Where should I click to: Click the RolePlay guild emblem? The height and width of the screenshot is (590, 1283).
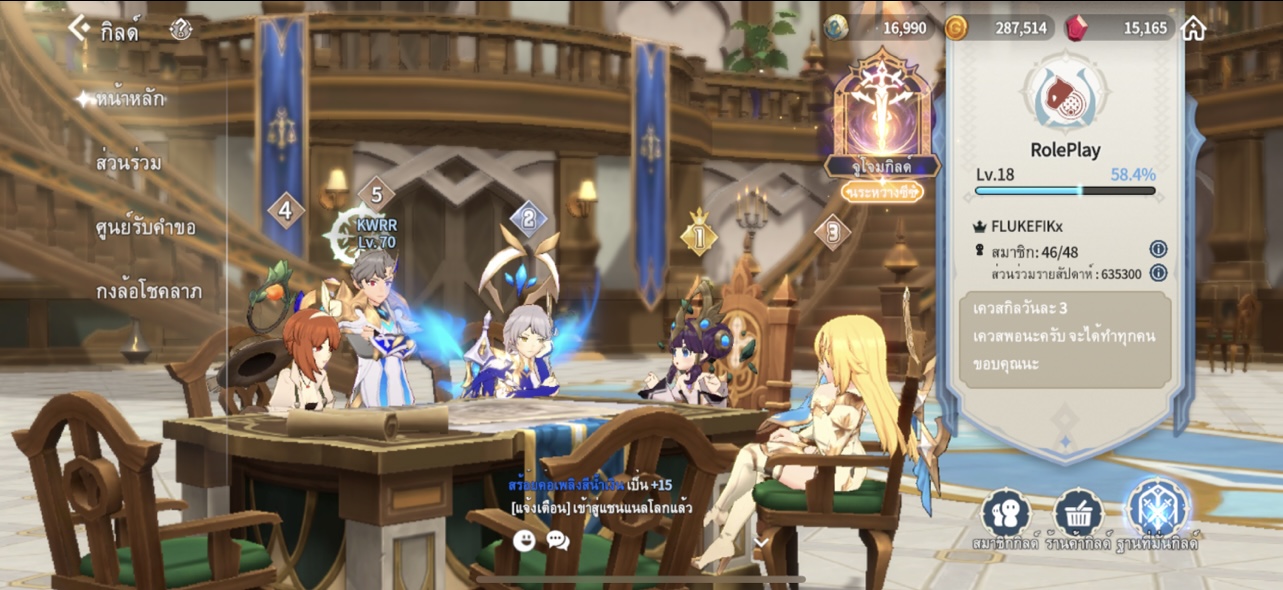coord(1064,93)
